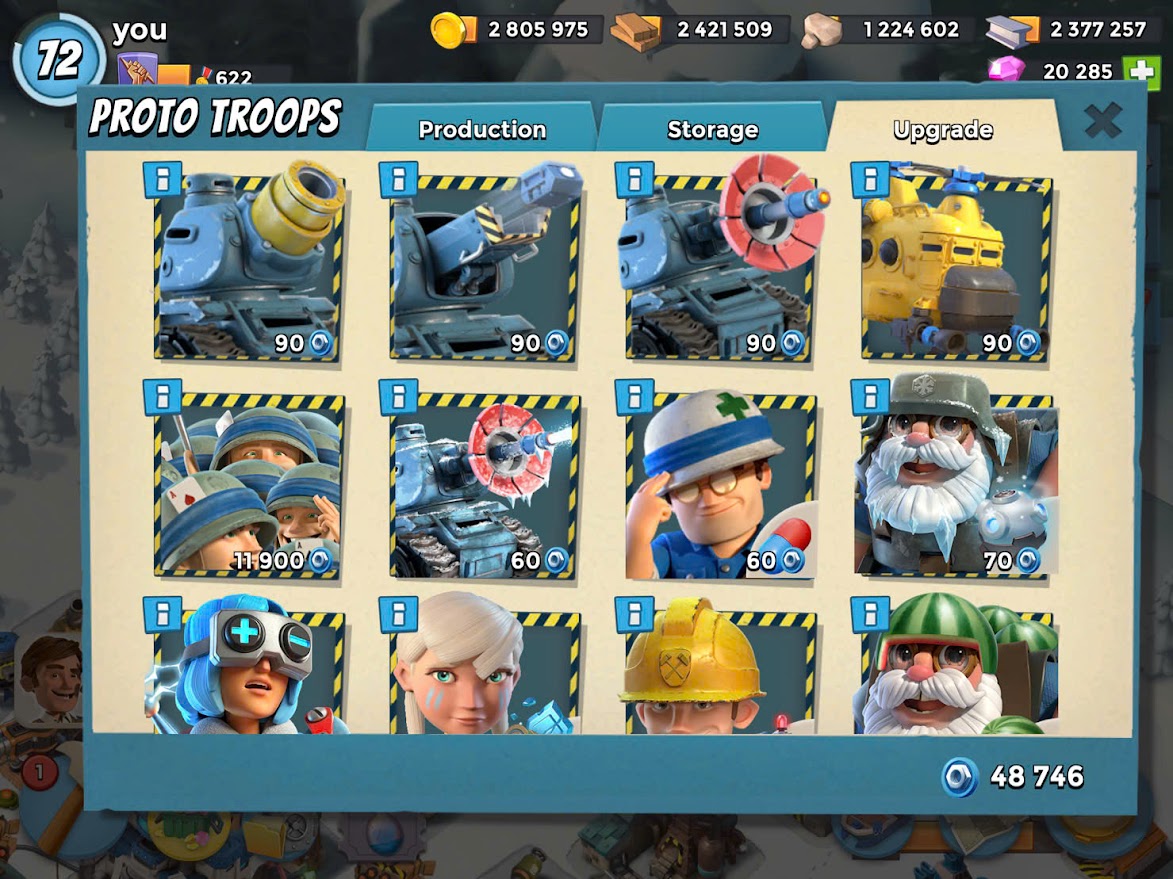Select the frozen ice tank card
This screenshot has height=879, width=1173.
point(485,486)
